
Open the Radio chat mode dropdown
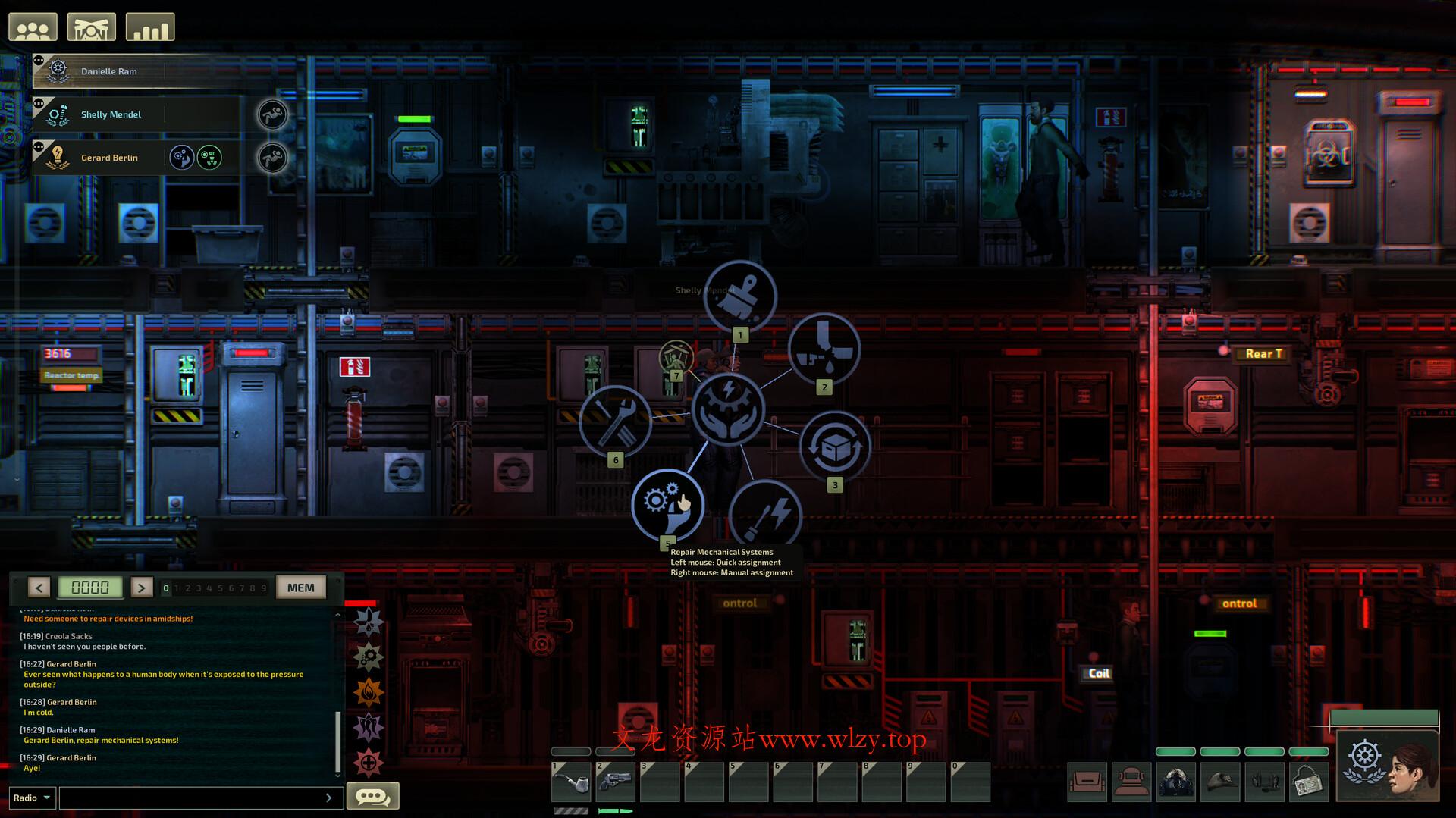32,798
